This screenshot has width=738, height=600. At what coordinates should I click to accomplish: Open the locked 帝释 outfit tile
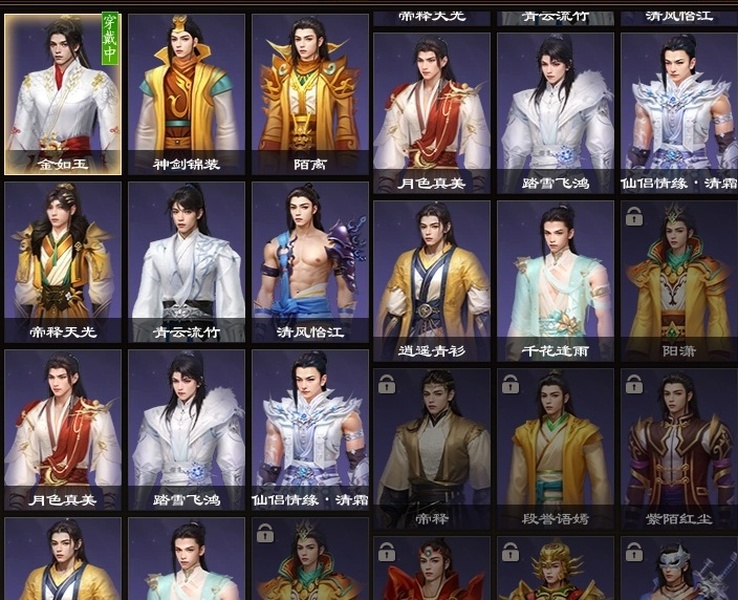[x=431, y=448]
